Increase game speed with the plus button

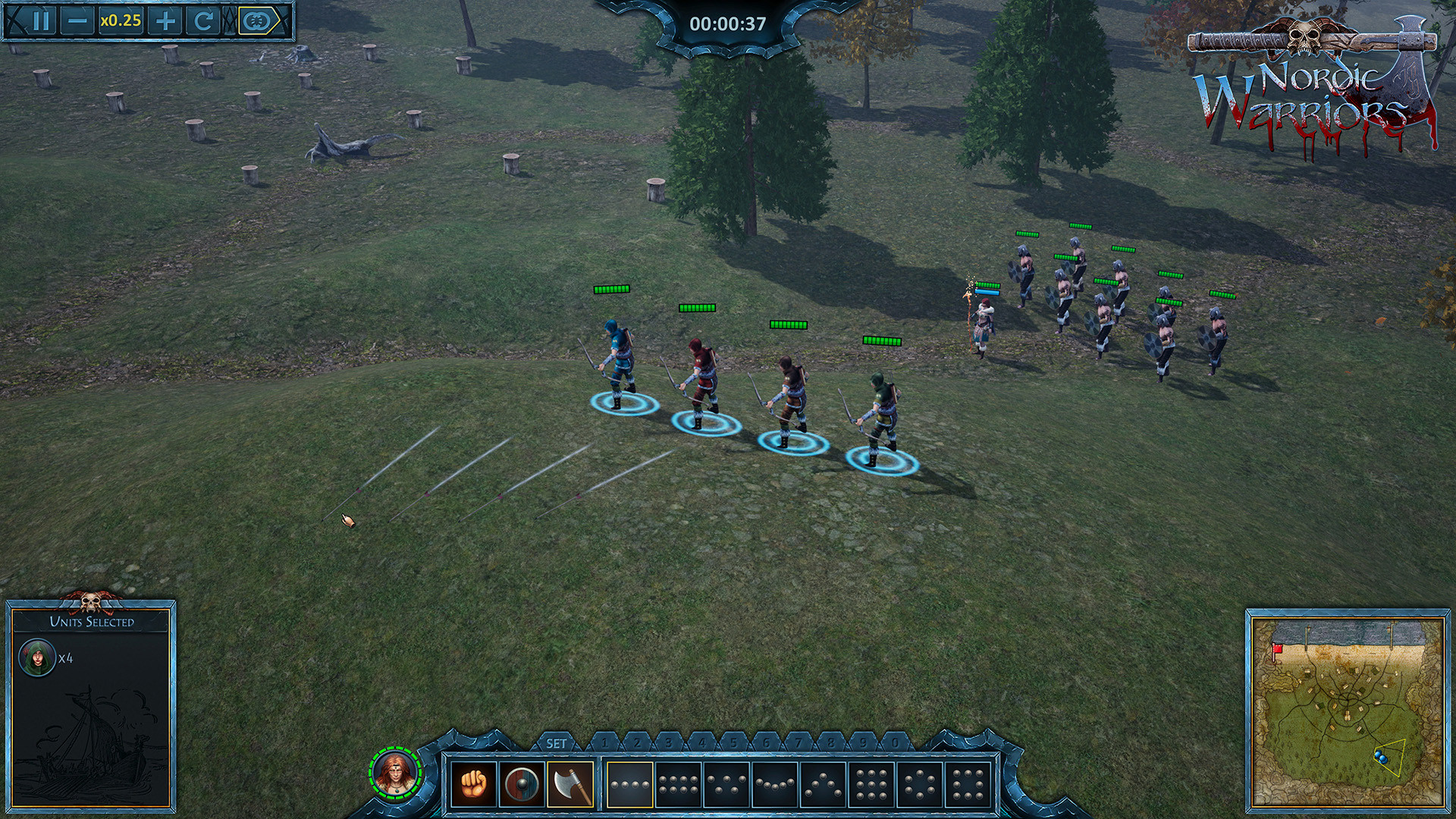point(165,21)
